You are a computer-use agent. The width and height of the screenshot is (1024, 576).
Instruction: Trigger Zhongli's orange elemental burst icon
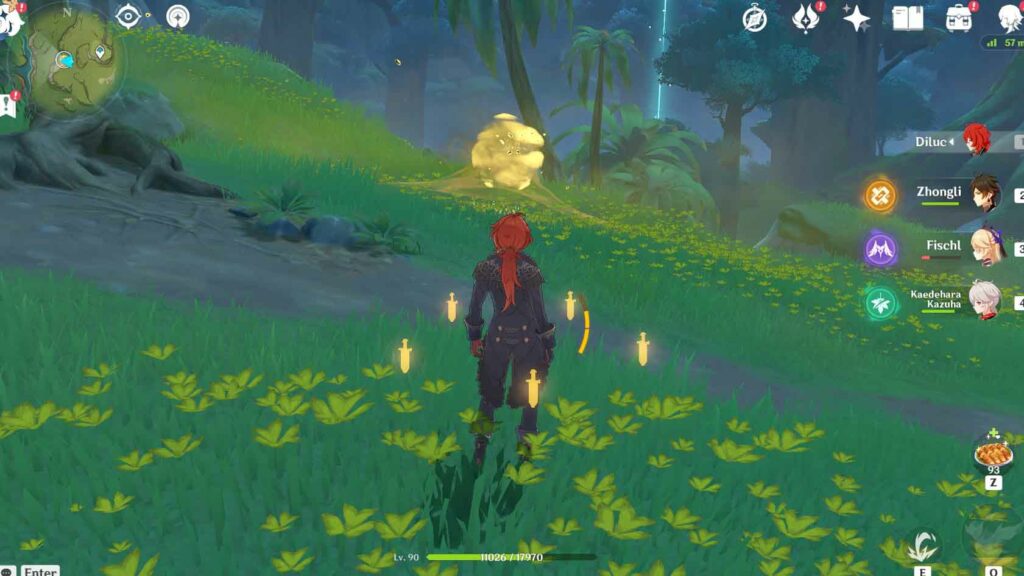(881, 194)
